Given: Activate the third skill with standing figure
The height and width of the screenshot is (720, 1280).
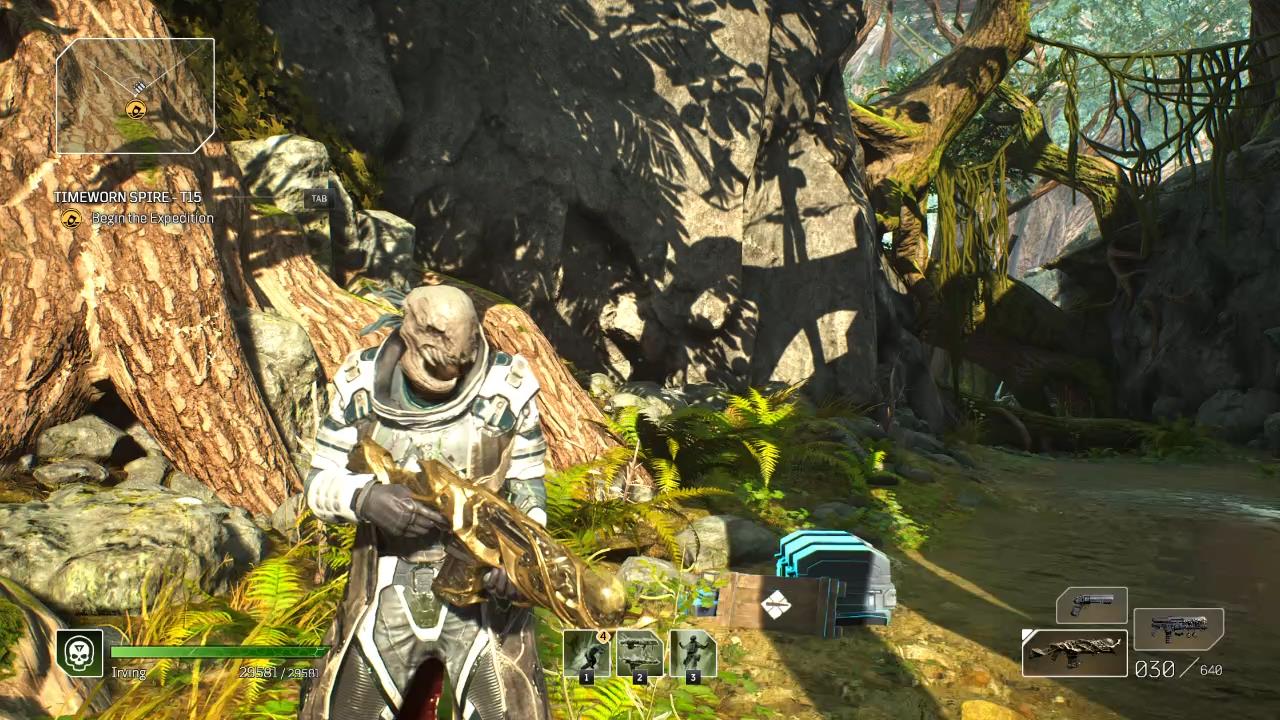Looking at the screenshot, I should [692, 655].
